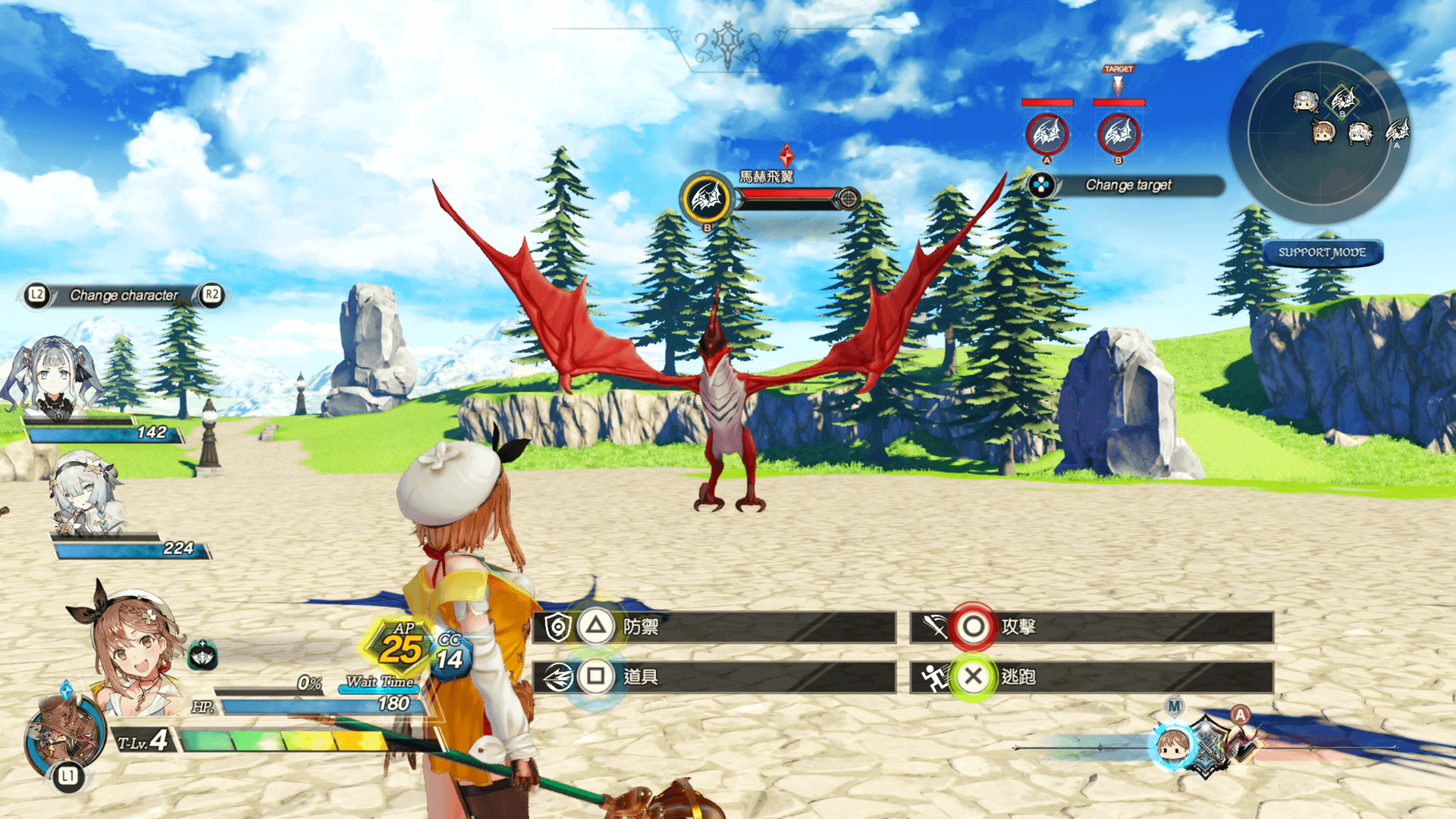The height and width of the screenshot is (819, 1456).
Task: Select the 攻擊 attack command
Action: pos(1090,627)
